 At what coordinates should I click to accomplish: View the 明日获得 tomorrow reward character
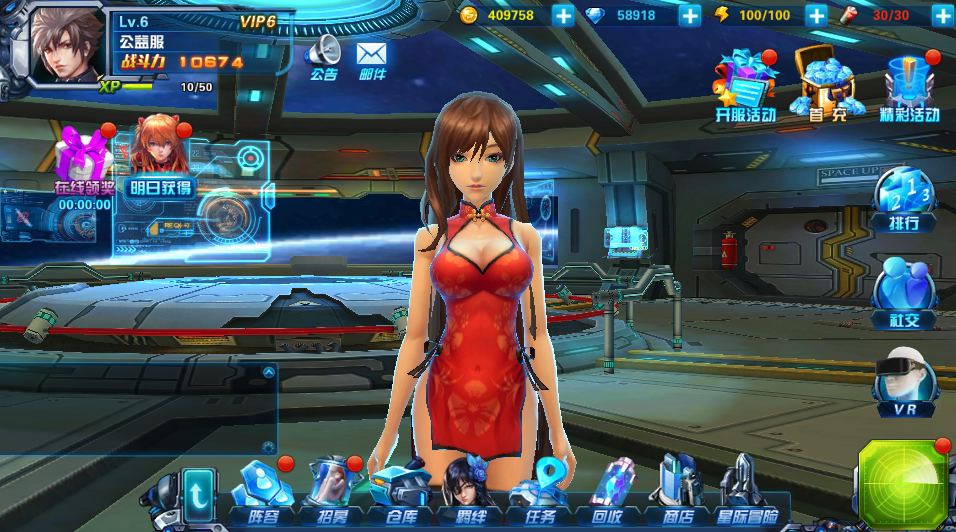[x=160, y=158]
